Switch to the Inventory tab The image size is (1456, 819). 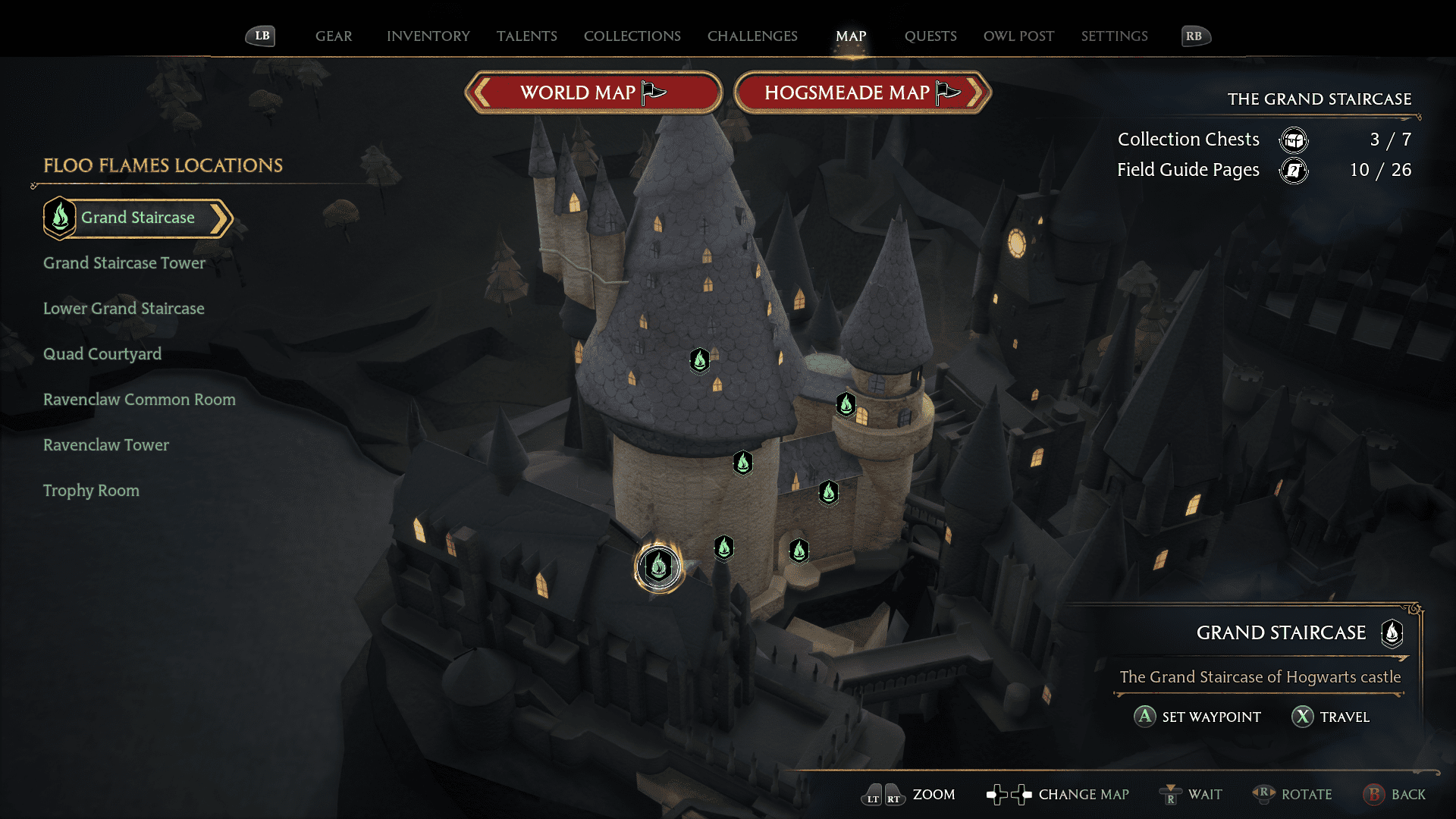point(428,36)
